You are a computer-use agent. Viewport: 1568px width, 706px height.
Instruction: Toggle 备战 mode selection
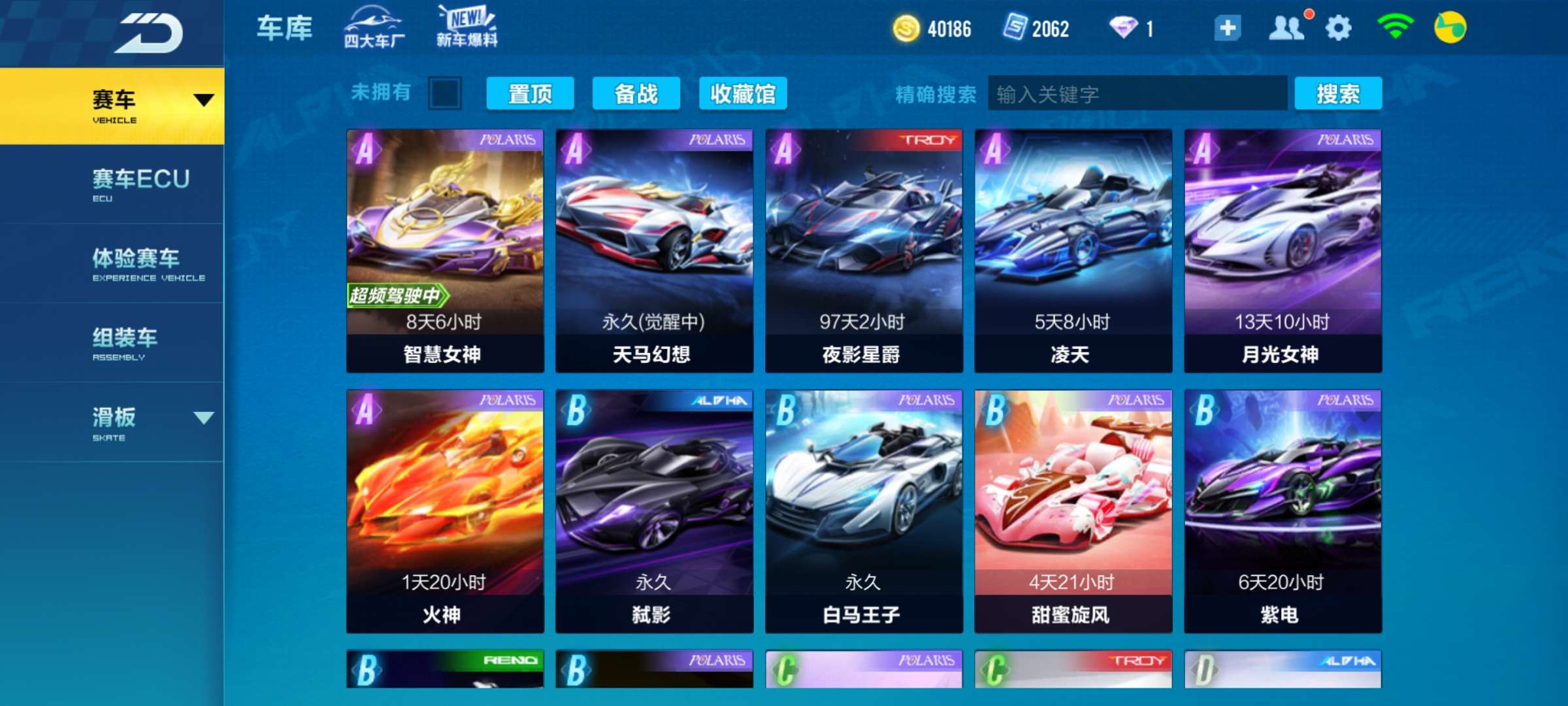637,94
